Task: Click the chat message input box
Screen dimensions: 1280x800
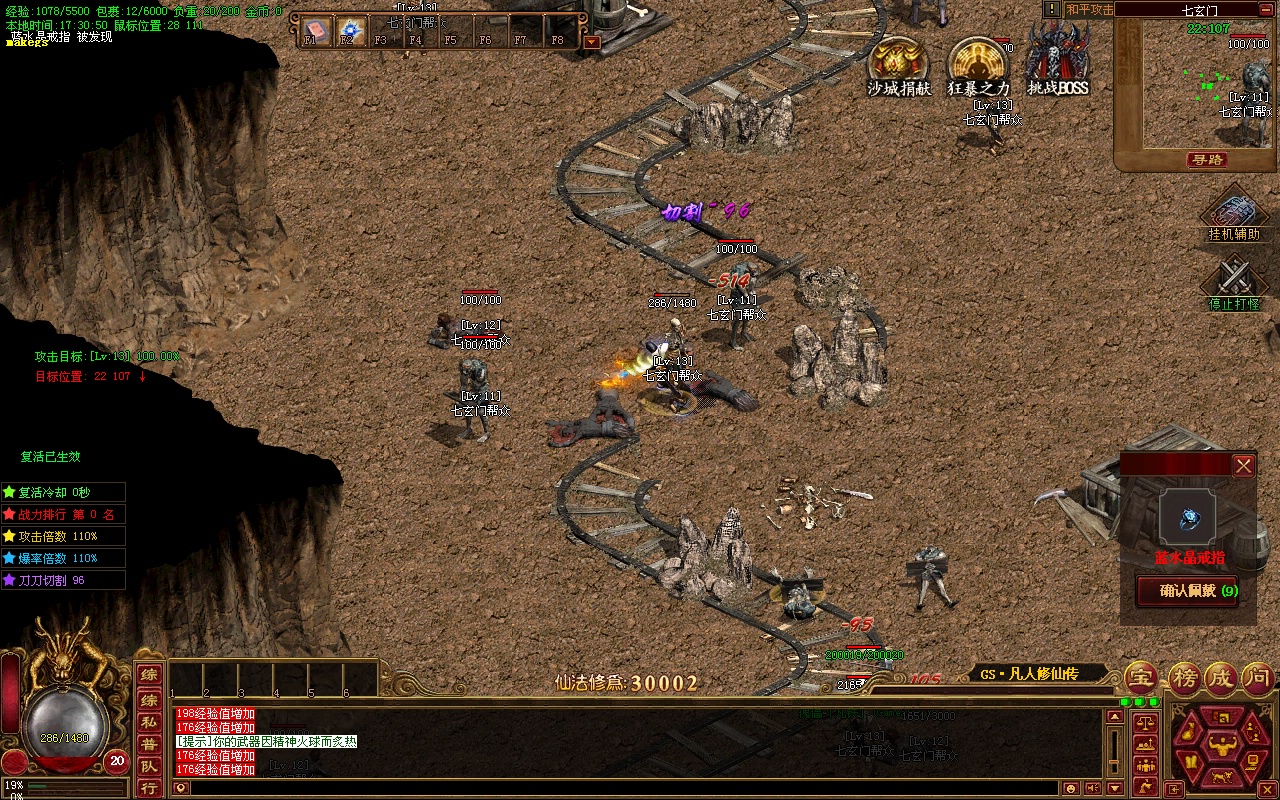Action: [620, 788]
